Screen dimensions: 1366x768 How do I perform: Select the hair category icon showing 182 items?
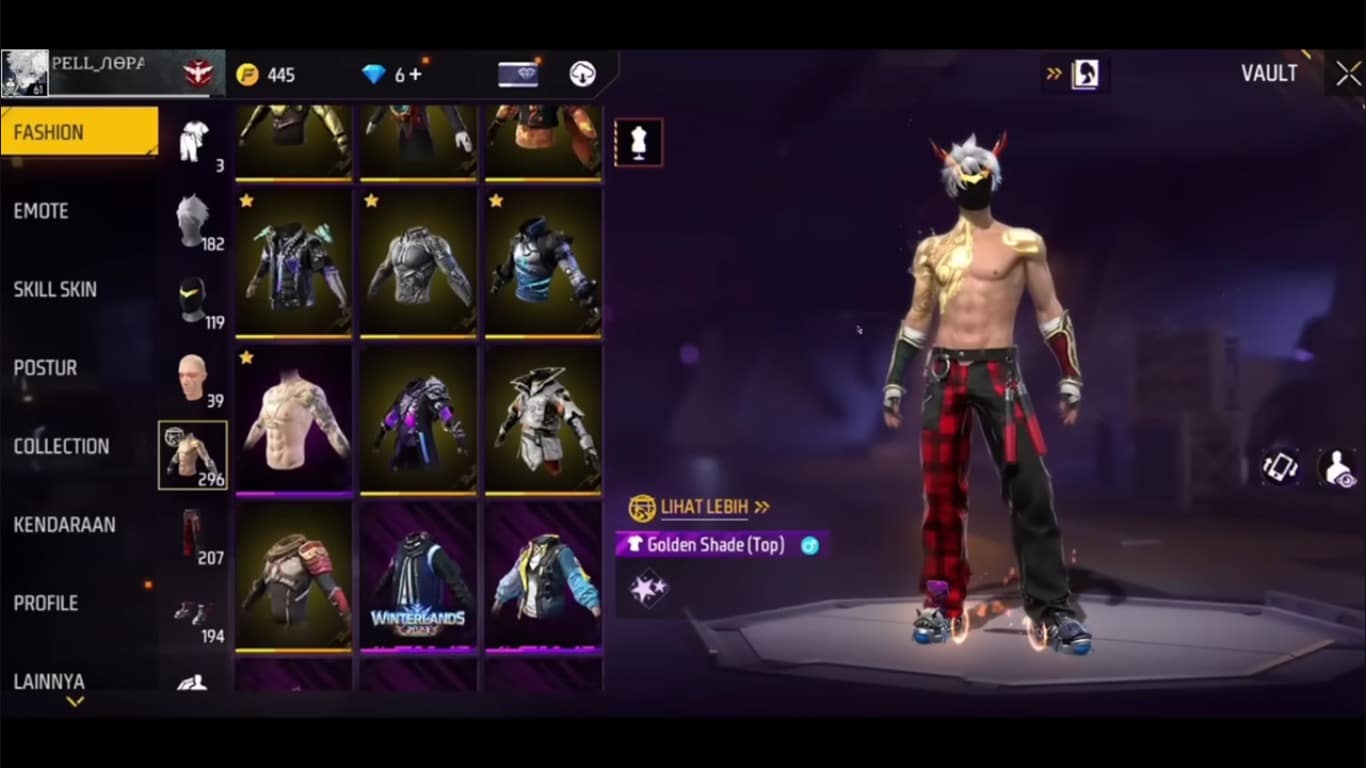193,221
